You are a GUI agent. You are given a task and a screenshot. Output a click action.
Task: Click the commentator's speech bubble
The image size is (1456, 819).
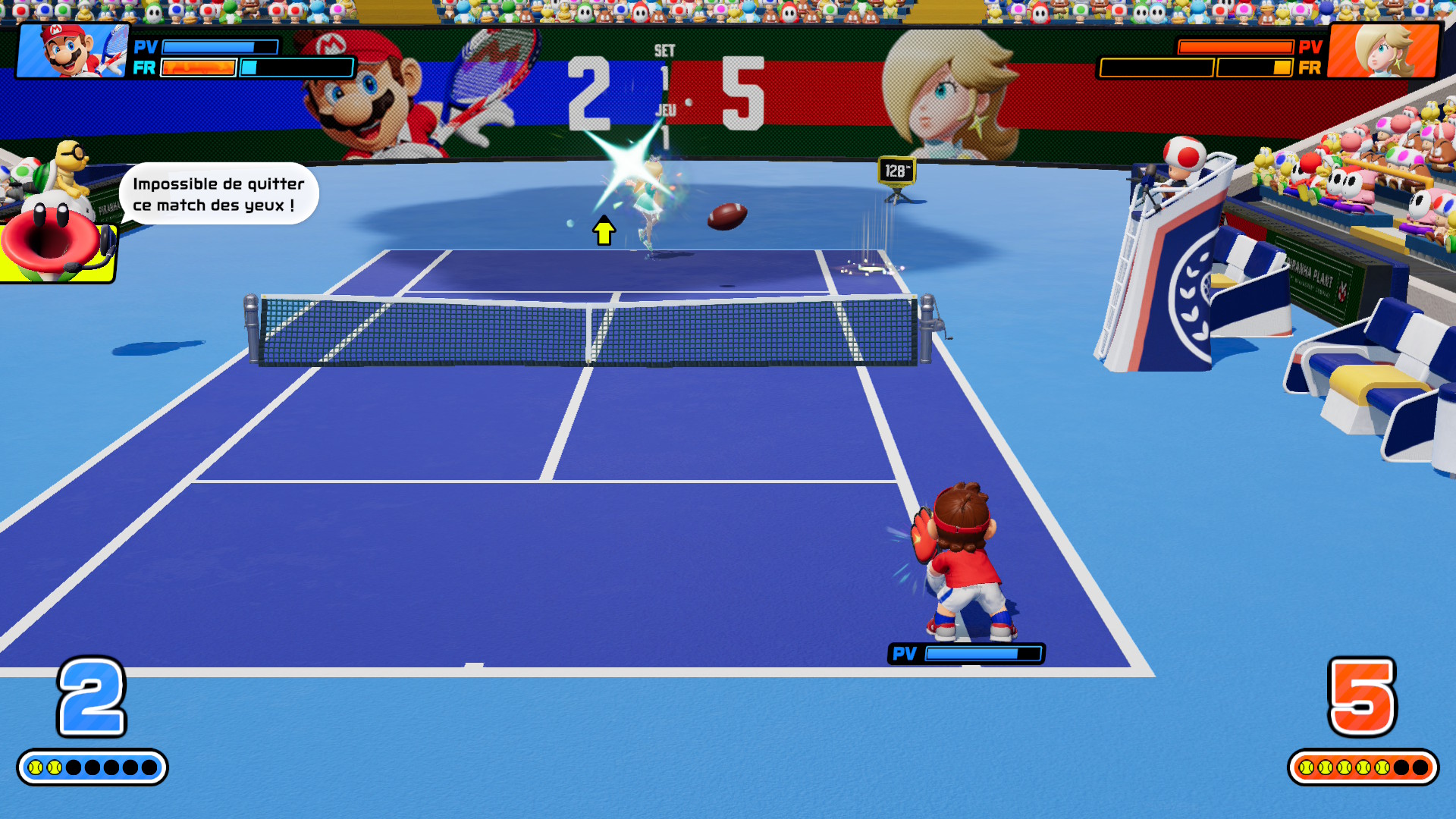click(x=218, y=194)
